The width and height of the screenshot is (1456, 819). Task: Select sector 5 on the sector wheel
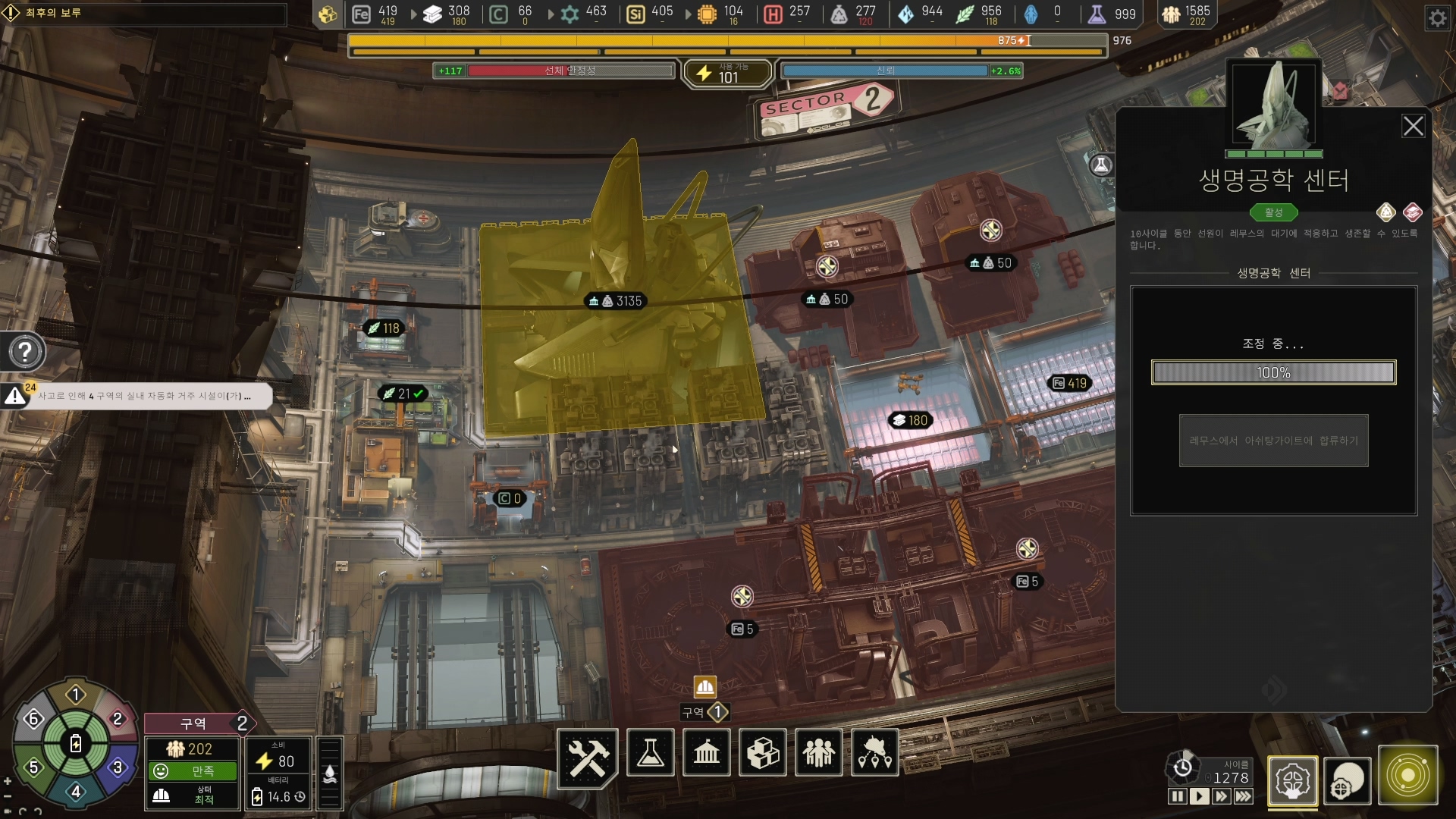[x=33, y=767]
